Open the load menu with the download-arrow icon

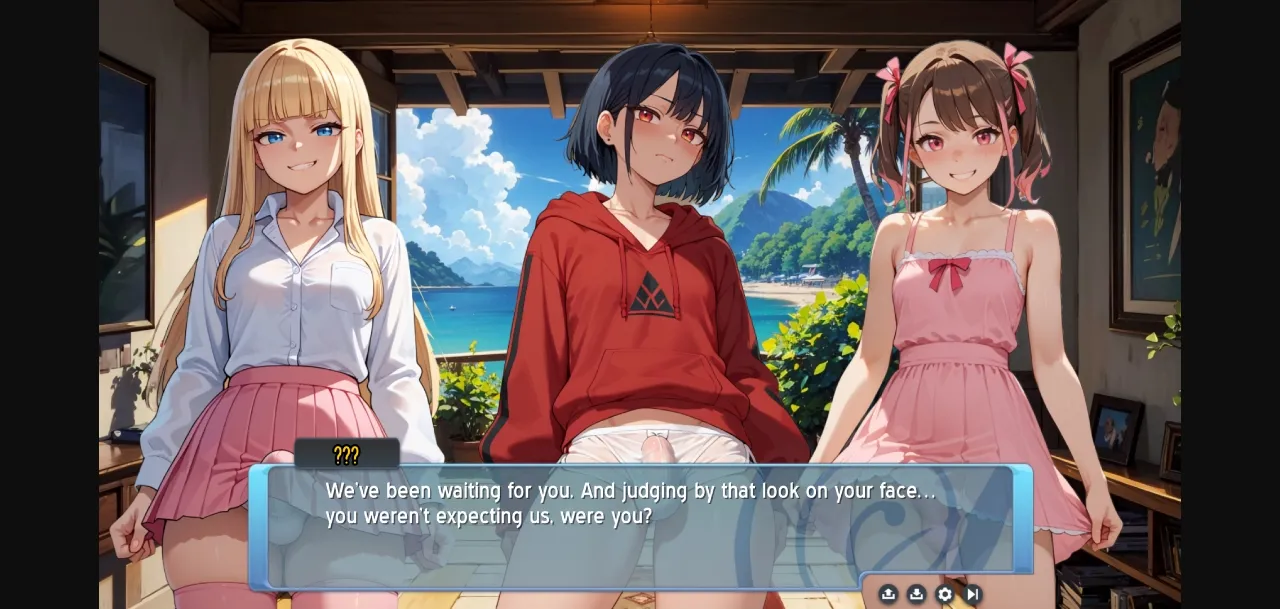[916, 594]
